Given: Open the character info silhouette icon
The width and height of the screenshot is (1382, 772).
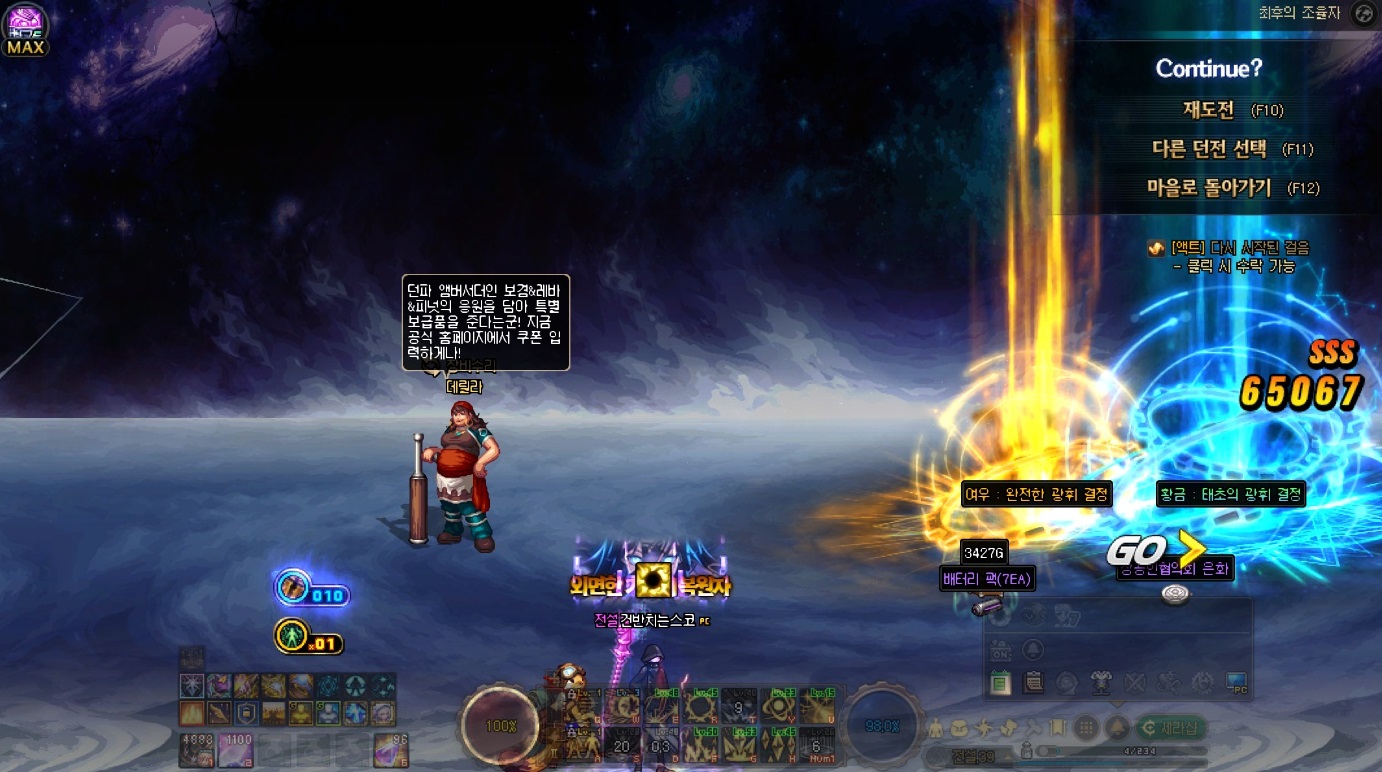Looking at the screenshot, I should pyautogui.click(x=936, y=727).
